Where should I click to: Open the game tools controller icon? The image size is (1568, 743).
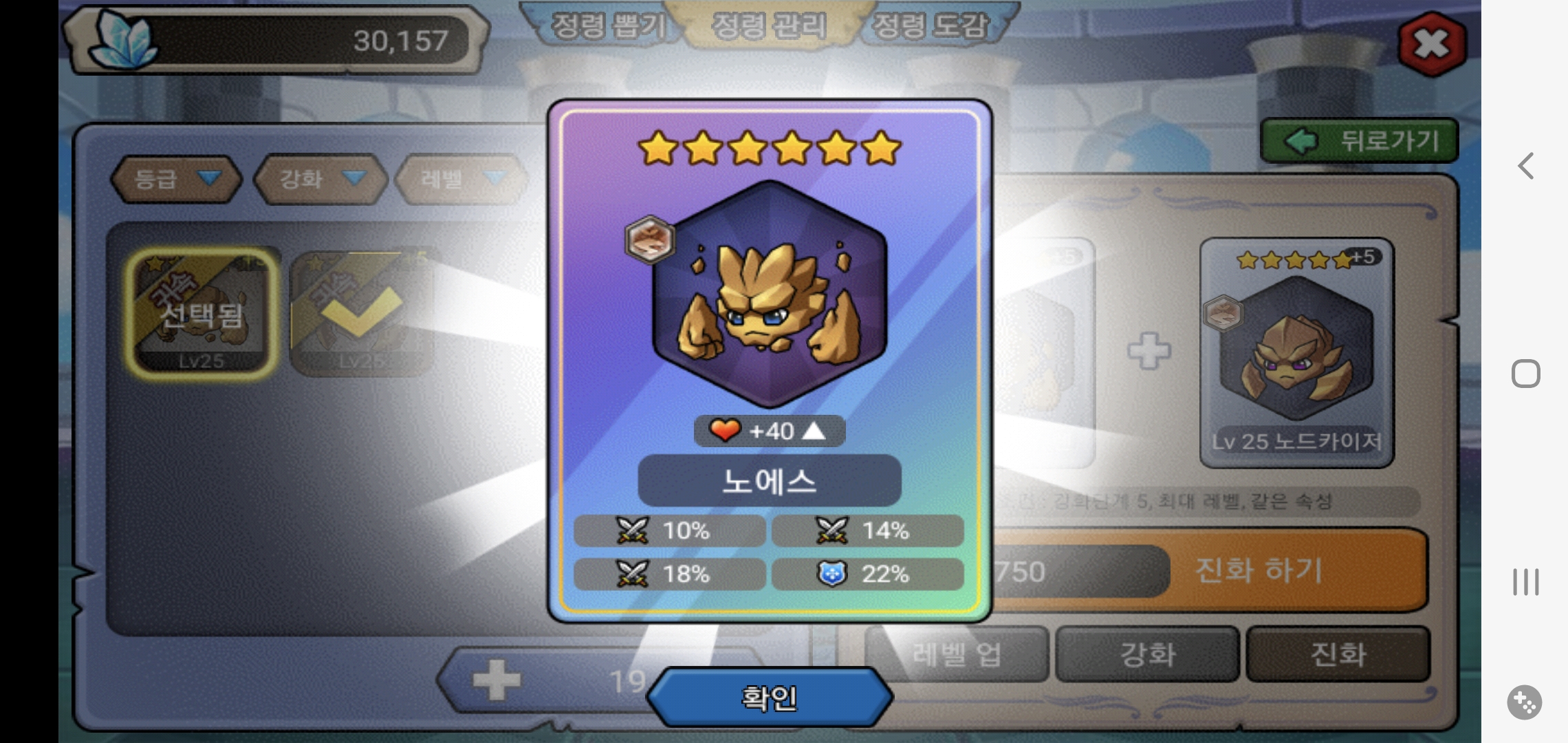(x=1524, y=702)
